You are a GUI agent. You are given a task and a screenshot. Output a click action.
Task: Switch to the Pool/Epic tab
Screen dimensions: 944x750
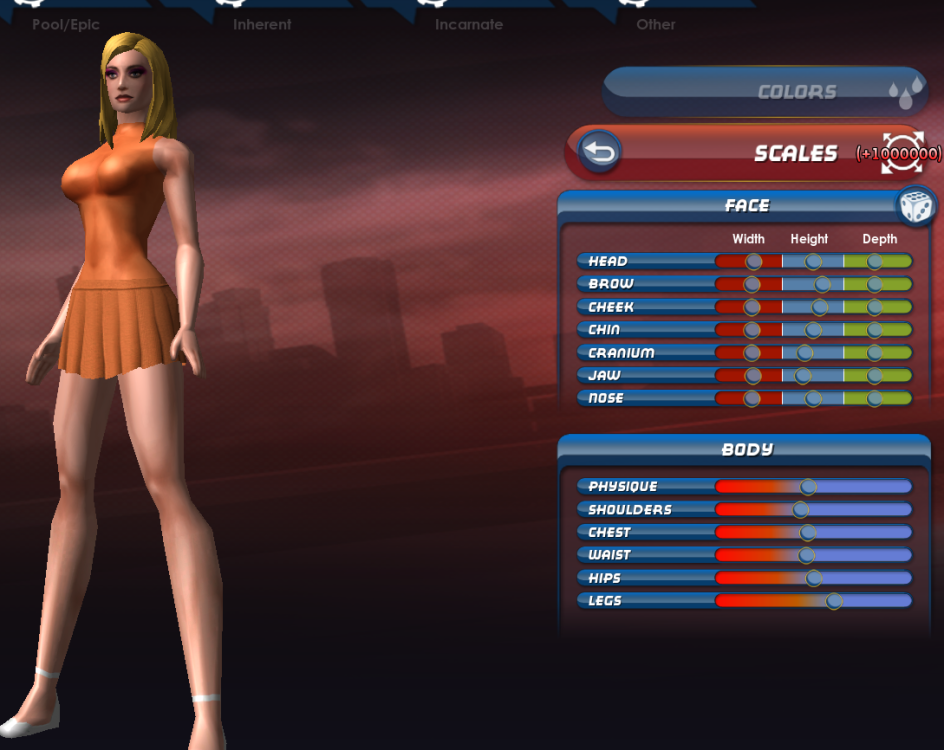click(66, 23)
